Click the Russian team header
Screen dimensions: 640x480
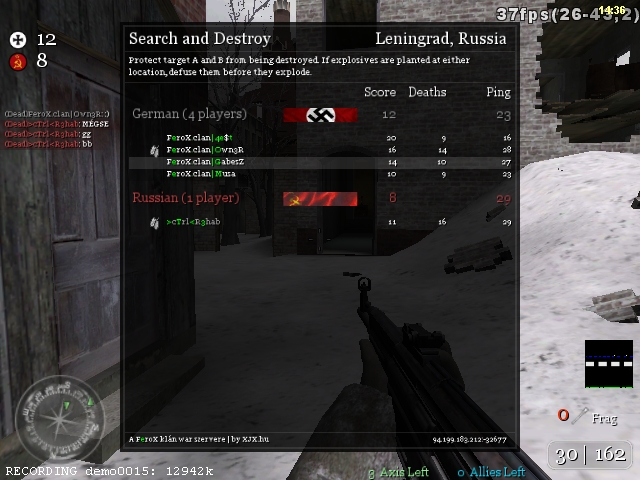tap(186, 198)
